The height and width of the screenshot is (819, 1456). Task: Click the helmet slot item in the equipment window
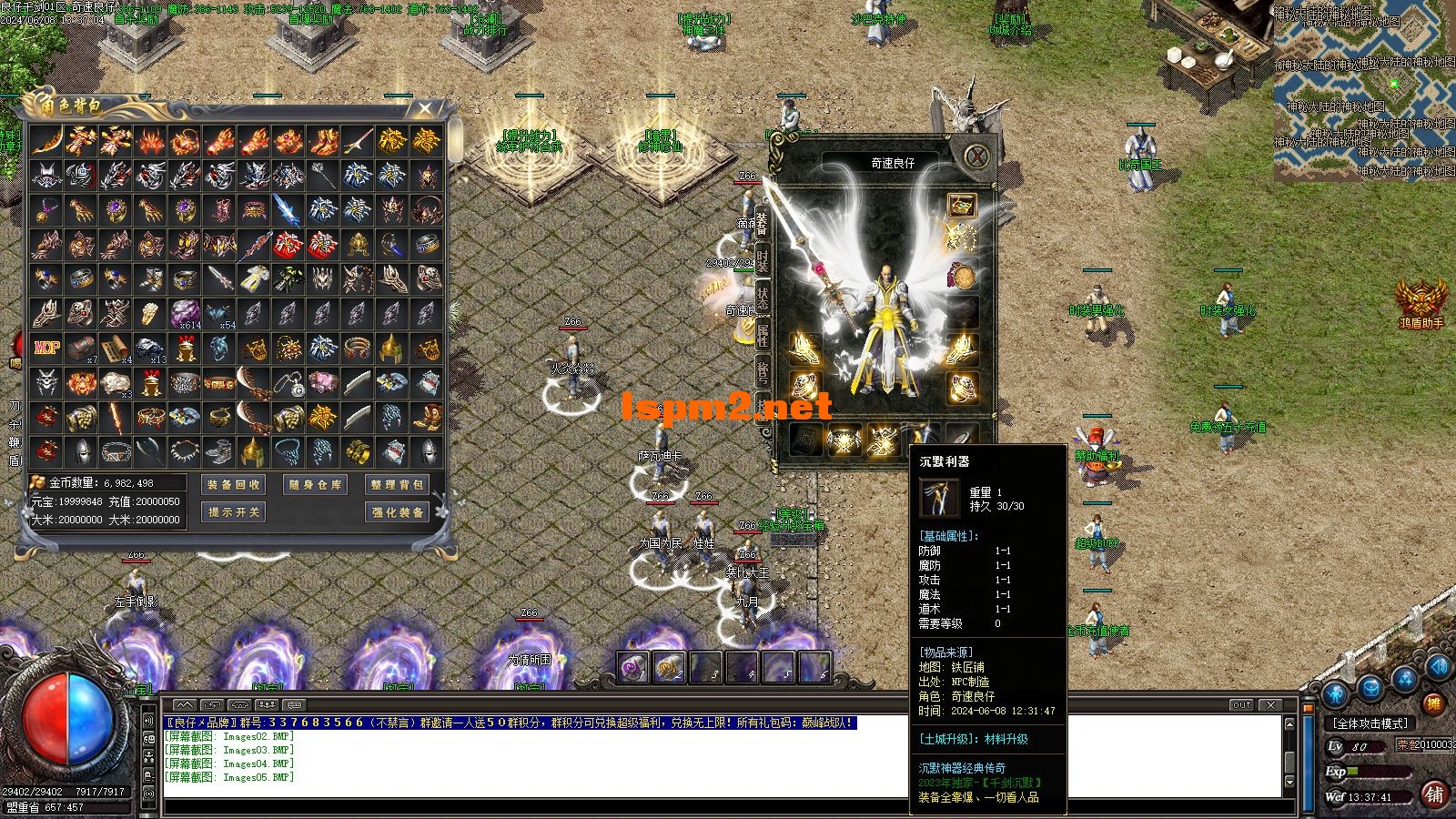point(961,205)
